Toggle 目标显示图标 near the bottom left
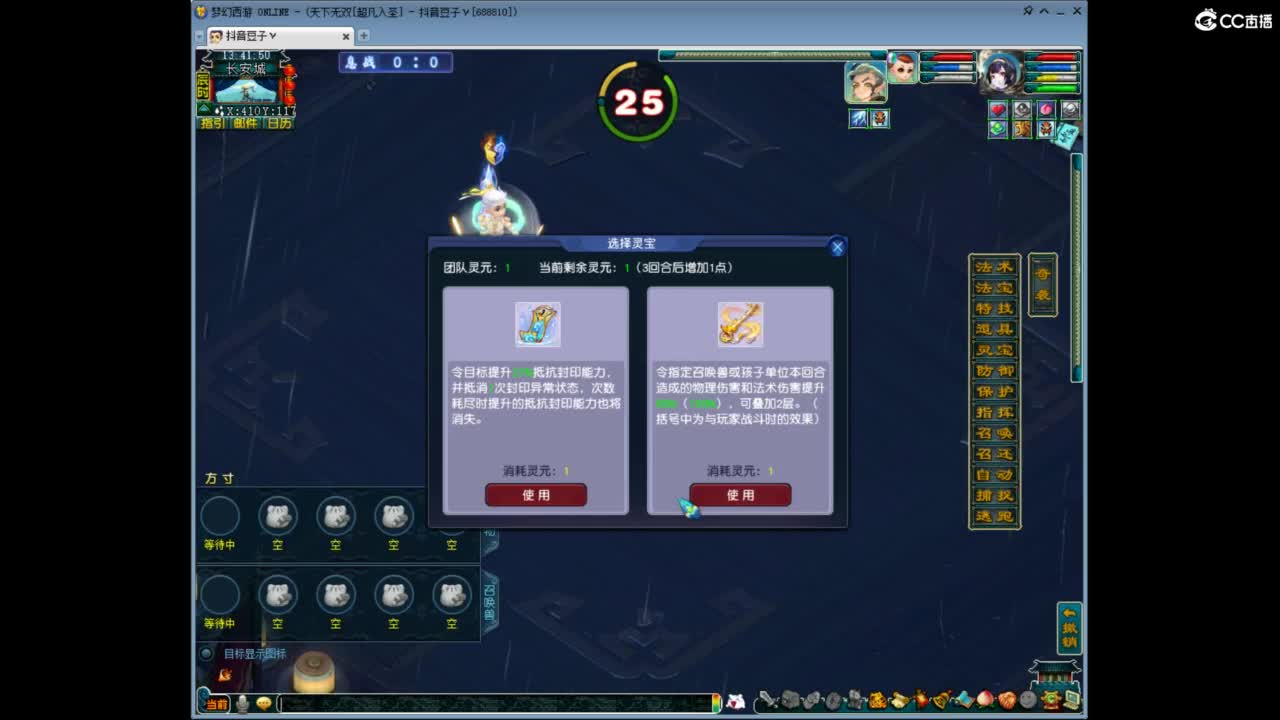1280x720 pixels. tap(208, 653)
